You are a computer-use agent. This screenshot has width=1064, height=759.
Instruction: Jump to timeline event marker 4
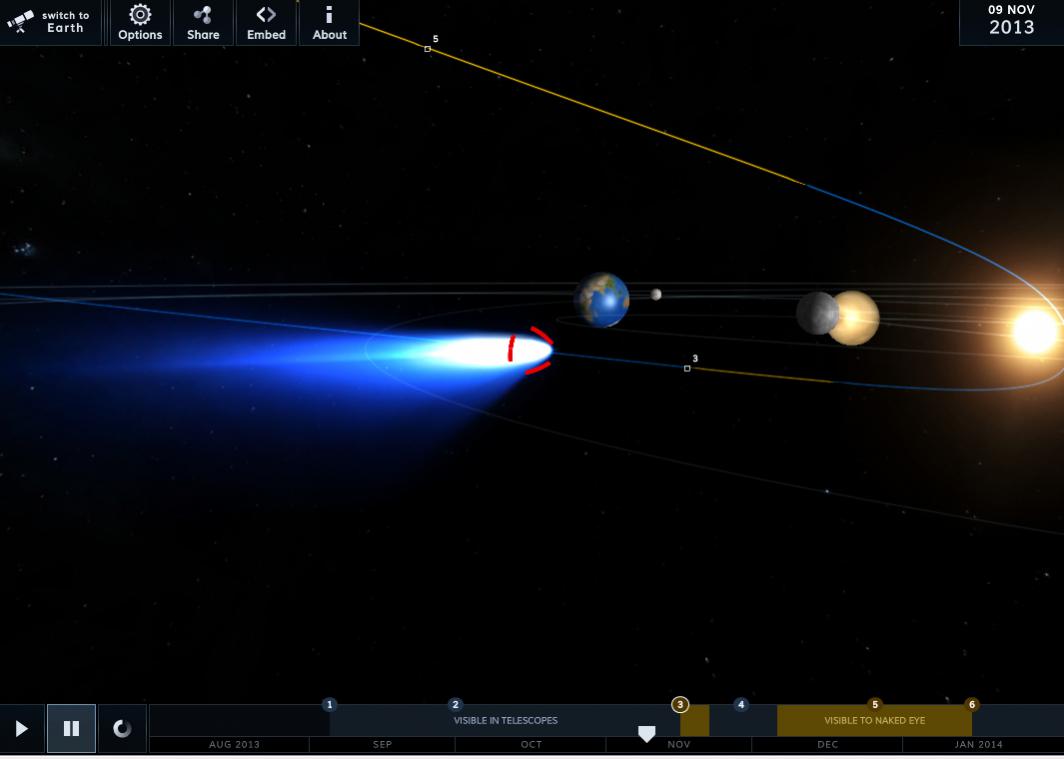pyautogui.click(x=741, y=705)
